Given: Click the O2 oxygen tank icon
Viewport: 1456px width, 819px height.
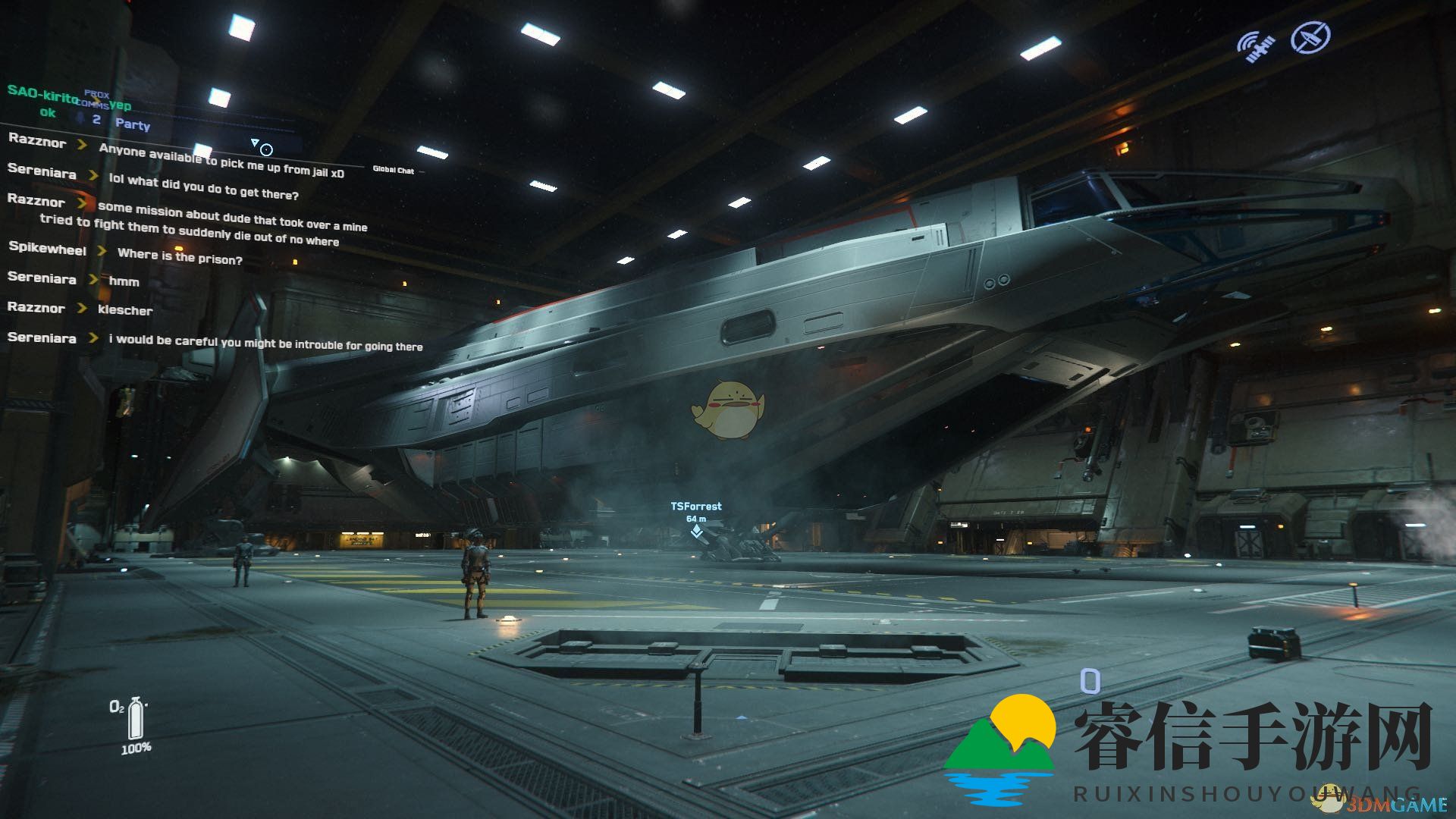Looking at the screenshot, I should point(136,717).
